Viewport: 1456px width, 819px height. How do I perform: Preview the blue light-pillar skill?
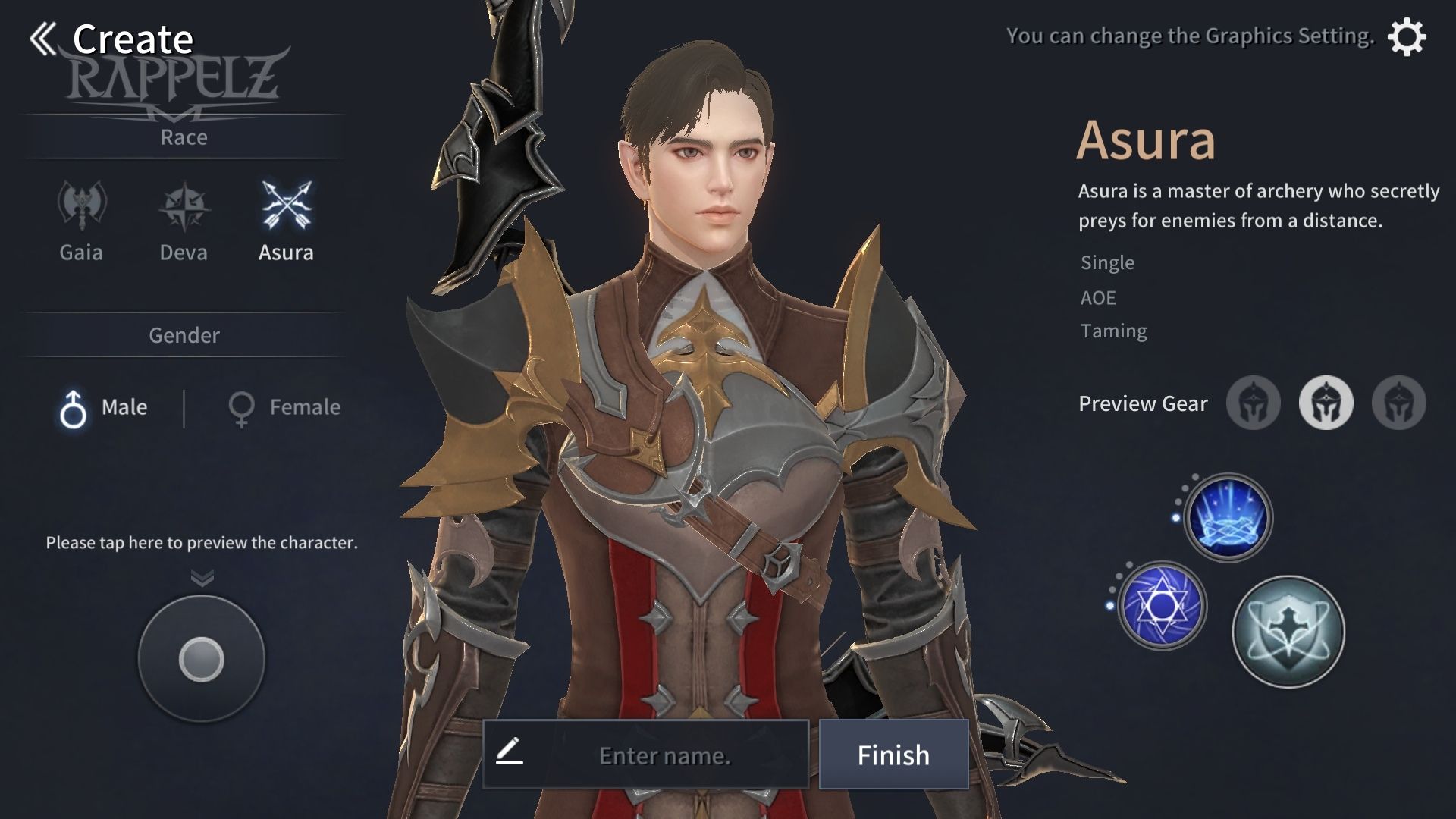[x=1228, y=518]
